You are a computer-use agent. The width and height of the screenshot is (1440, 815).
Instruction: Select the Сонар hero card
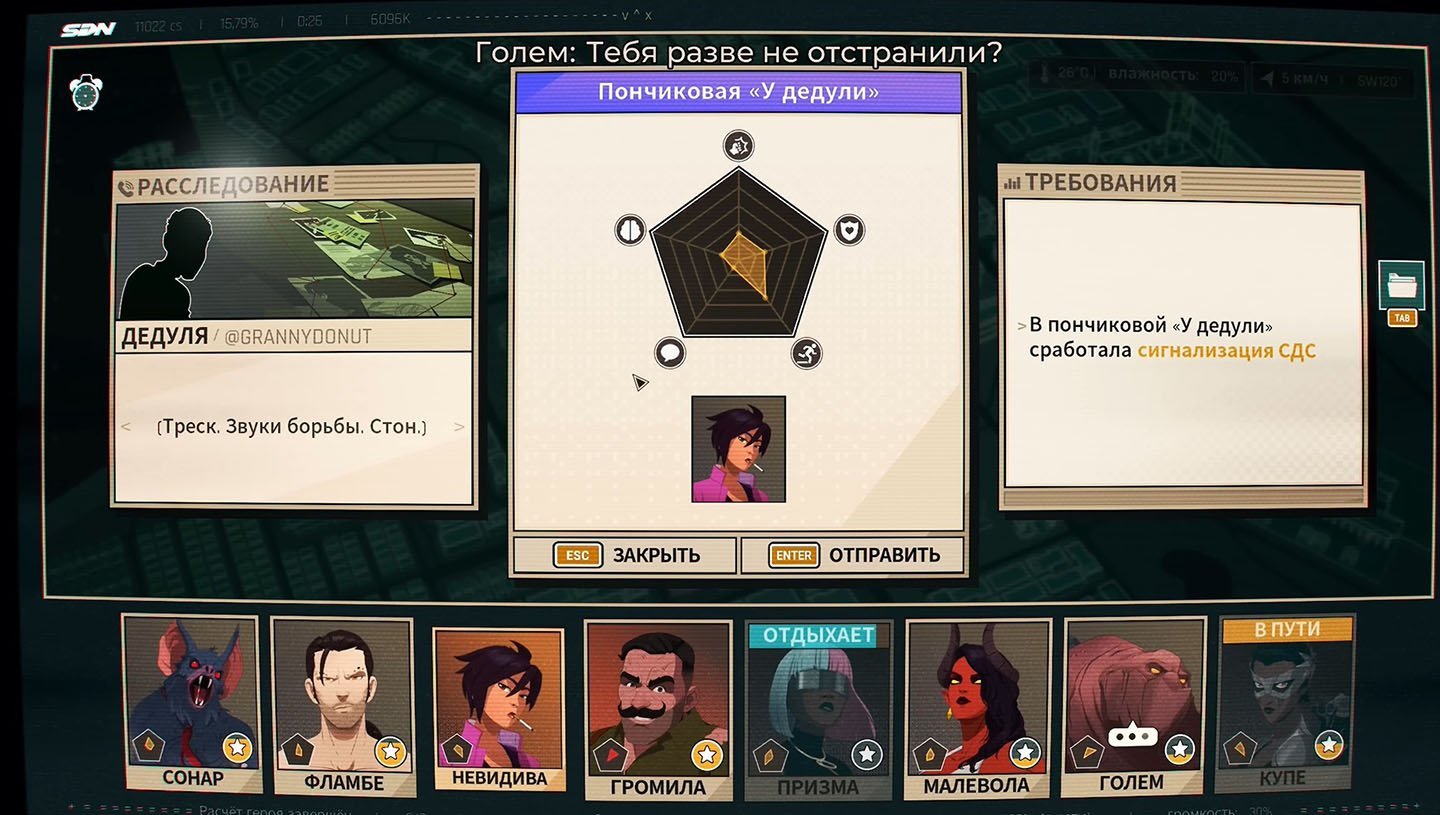point(190,705)
